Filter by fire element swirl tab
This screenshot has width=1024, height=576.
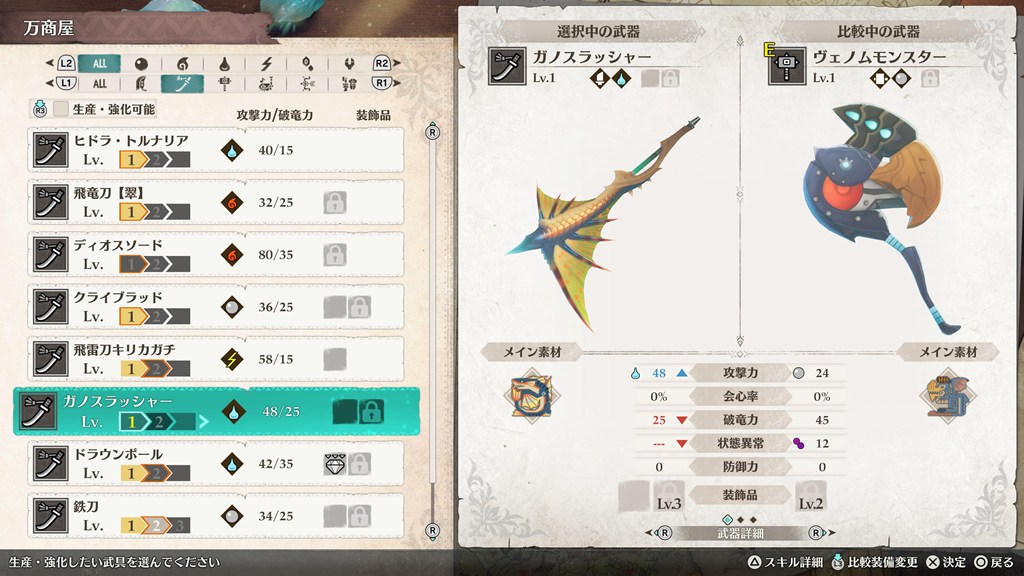(x=182, y=63)
